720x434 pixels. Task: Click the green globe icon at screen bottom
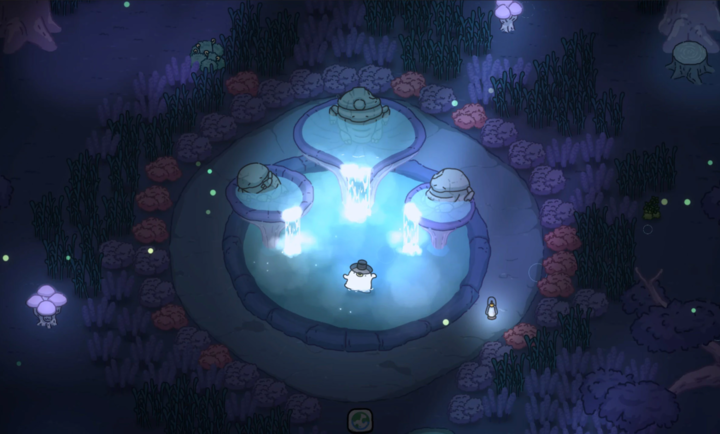360,421
